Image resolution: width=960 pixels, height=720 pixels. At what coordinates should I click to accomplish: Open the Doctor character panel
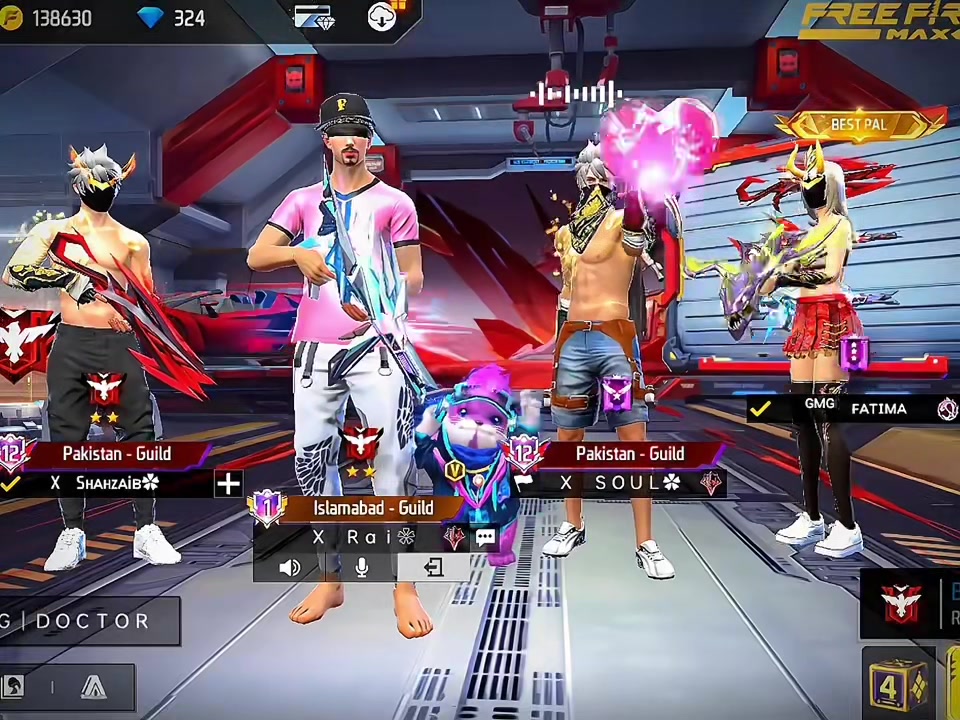(x=88, y=621)
